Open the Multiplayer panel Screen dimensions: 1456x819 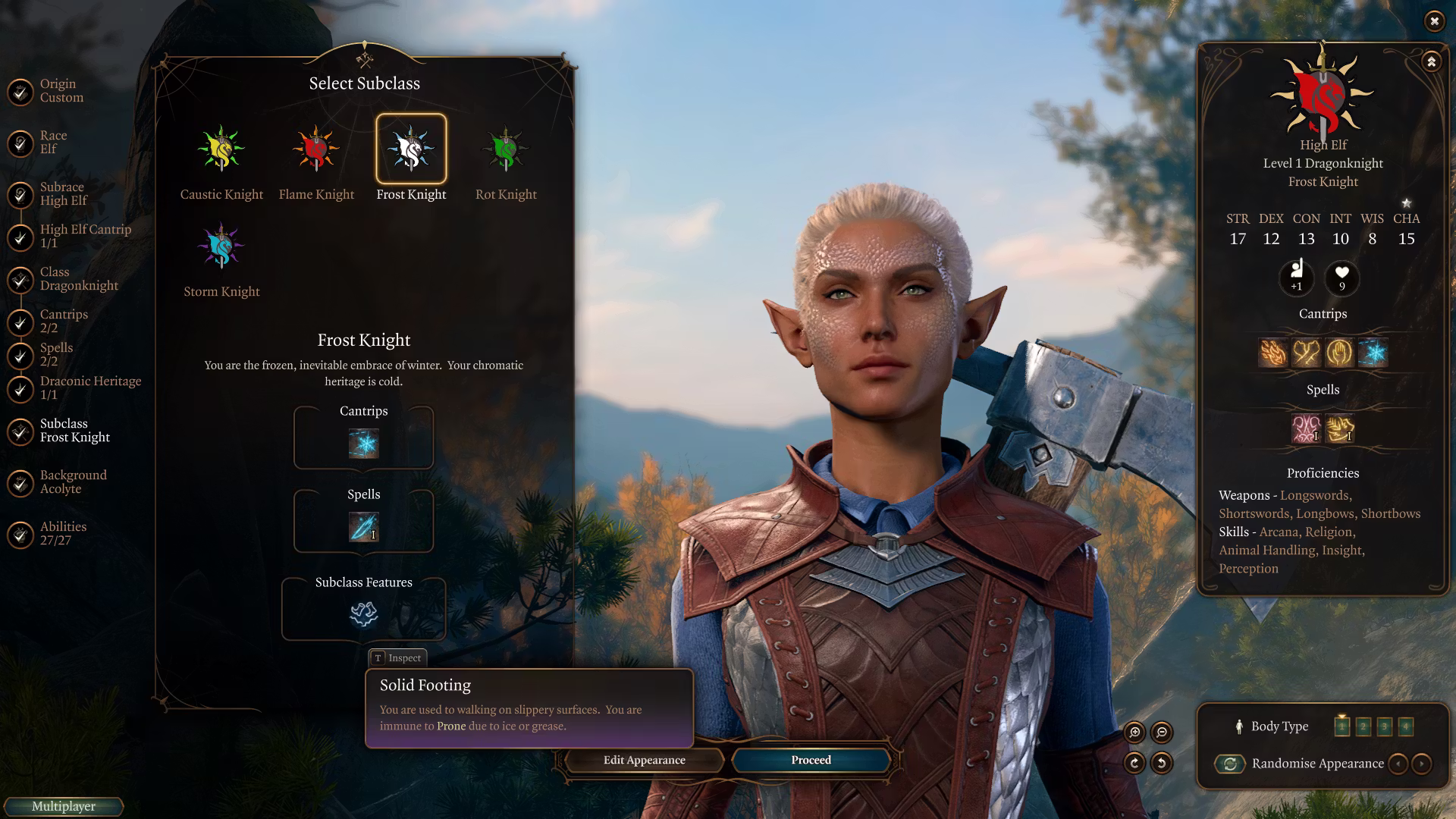[64, 806]
